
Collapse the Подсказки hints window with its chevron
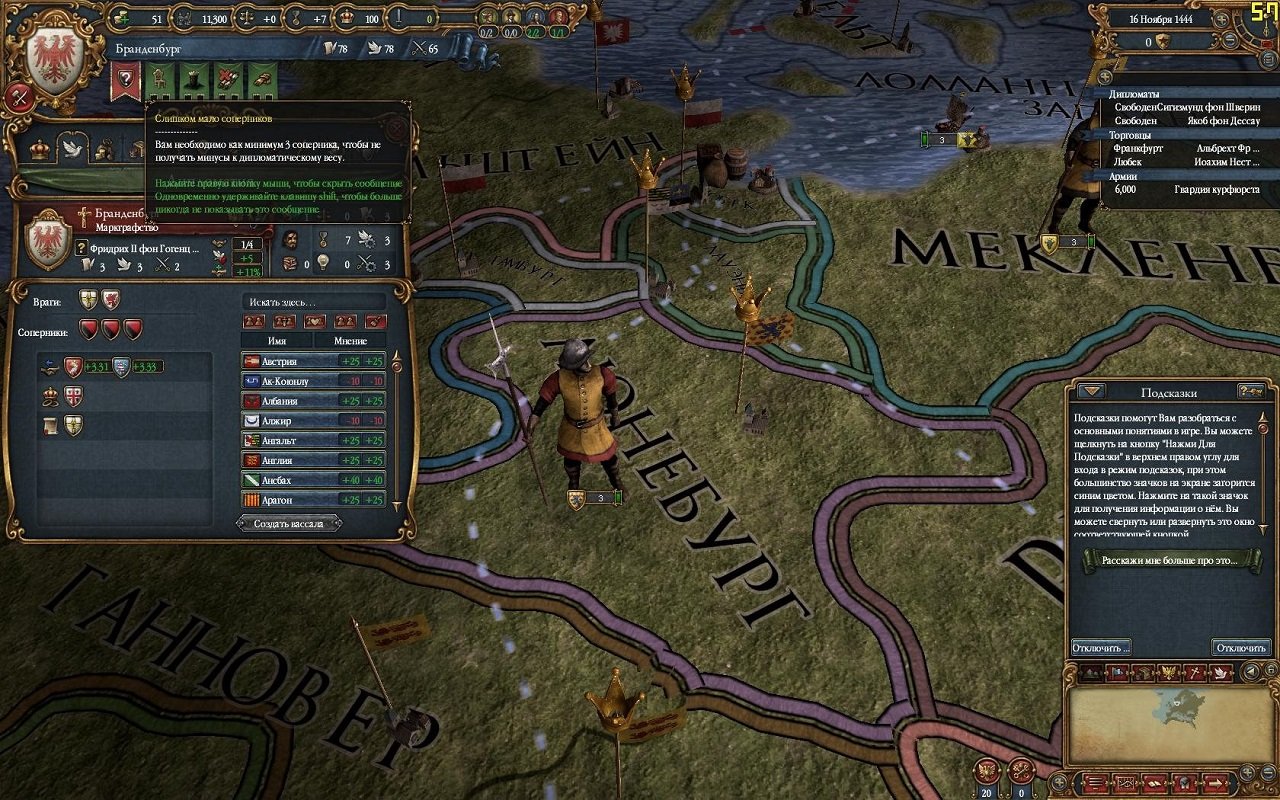[1090, 392]
